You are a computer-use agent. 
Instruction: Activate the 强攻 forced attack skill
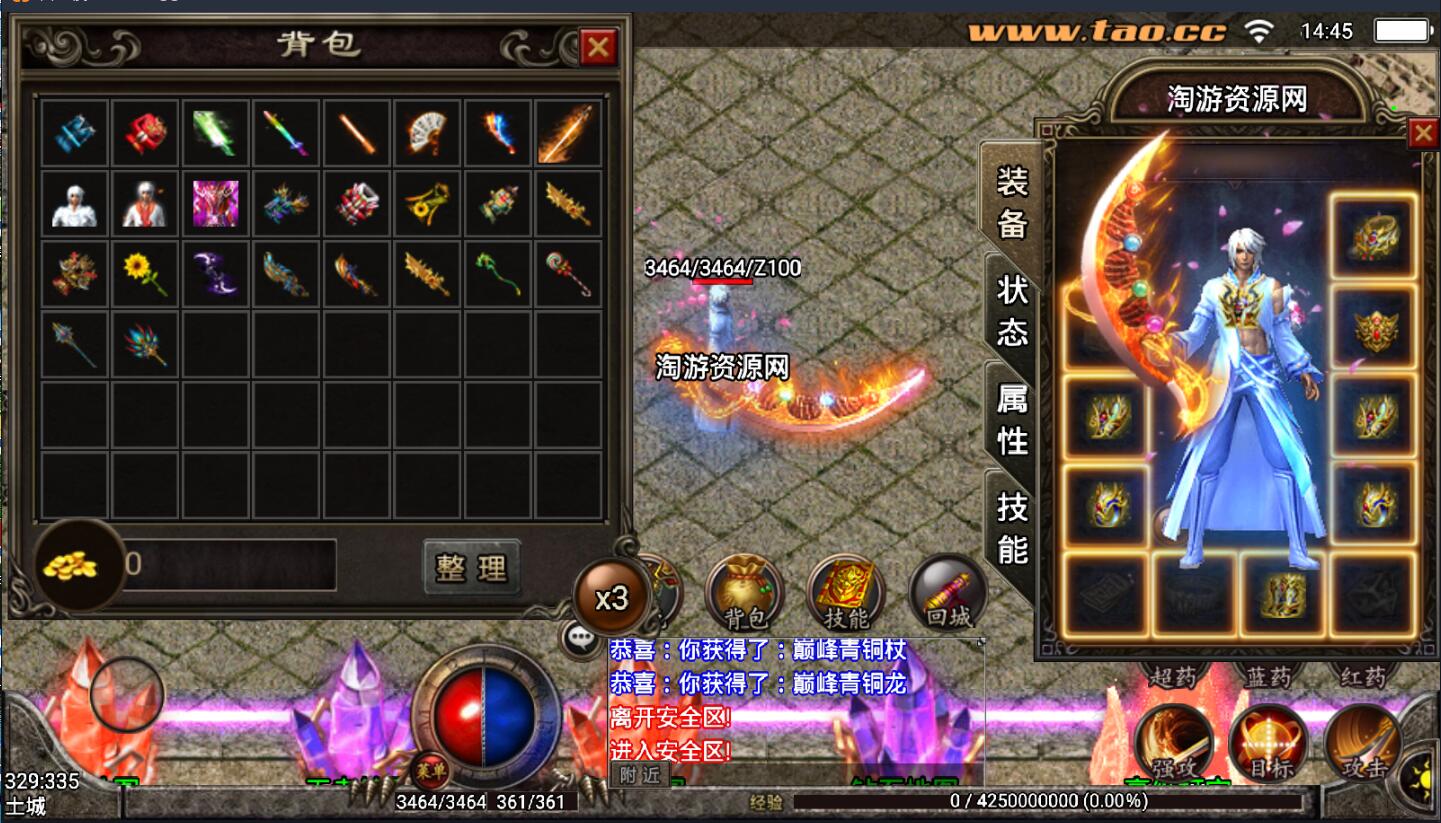(x=1174, y=743)
